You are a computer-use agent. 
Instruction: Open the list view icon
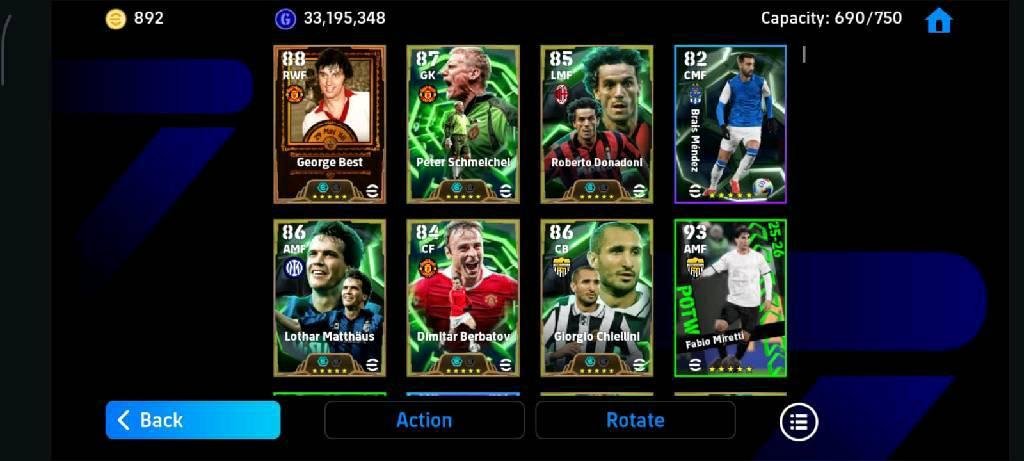pos(799,421)
